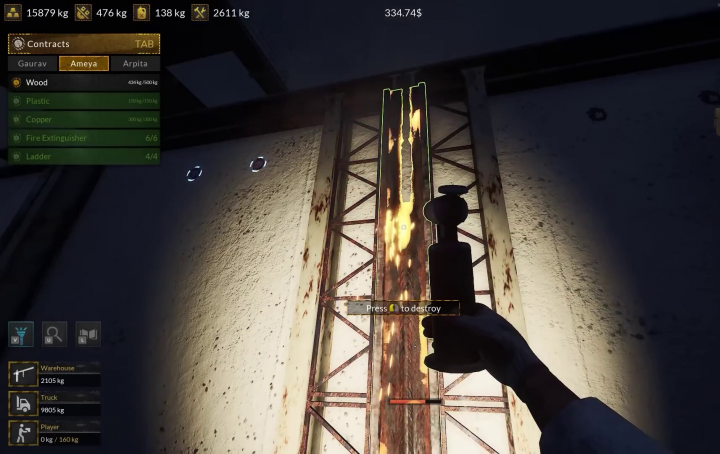Click the Copper contract row
The image size is (720, 454).
coord(84,119)
